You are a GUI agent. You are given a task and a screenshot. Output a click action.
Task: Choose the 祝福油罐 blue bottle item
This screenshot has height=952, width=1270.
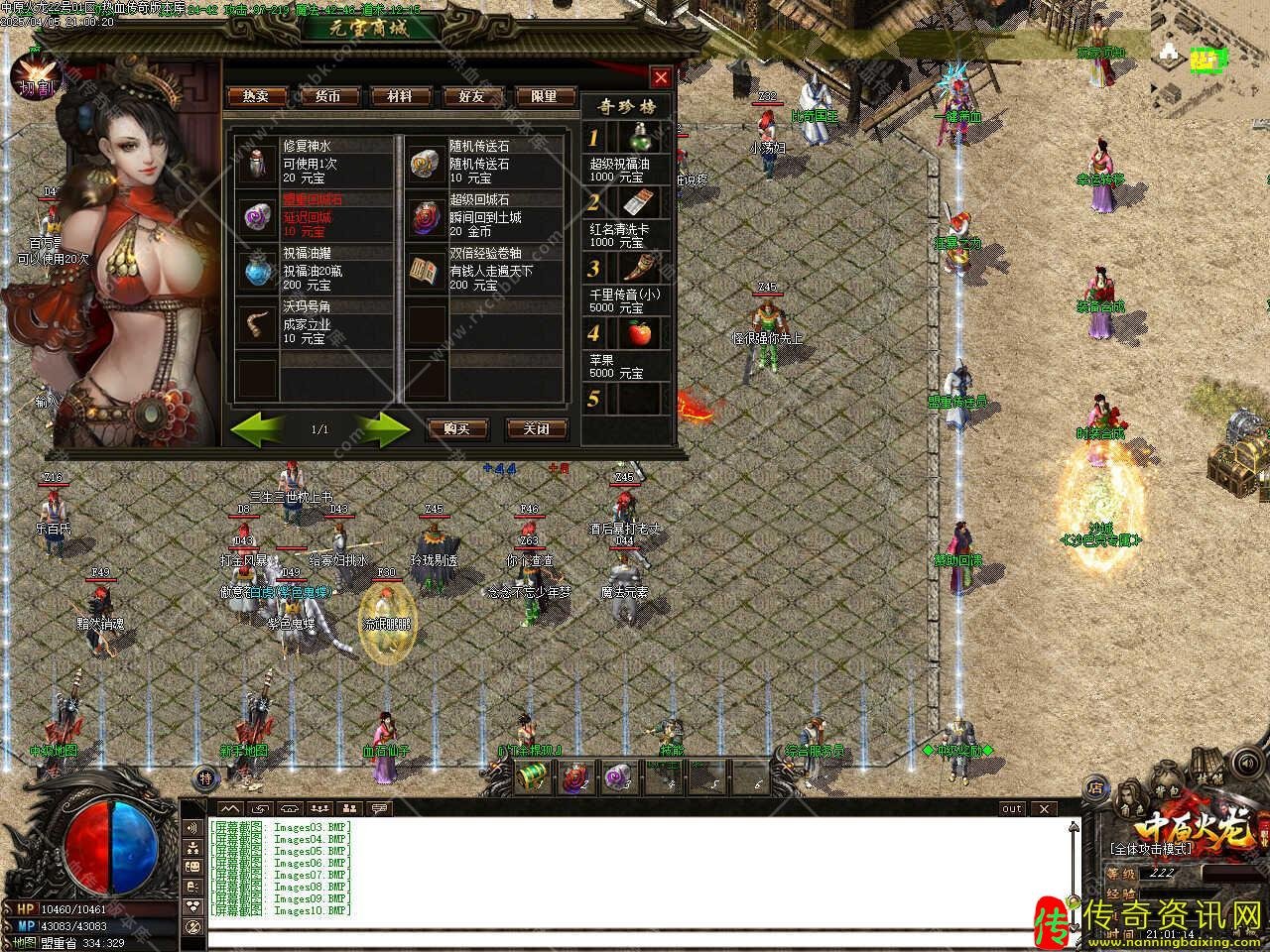point(257,268)
